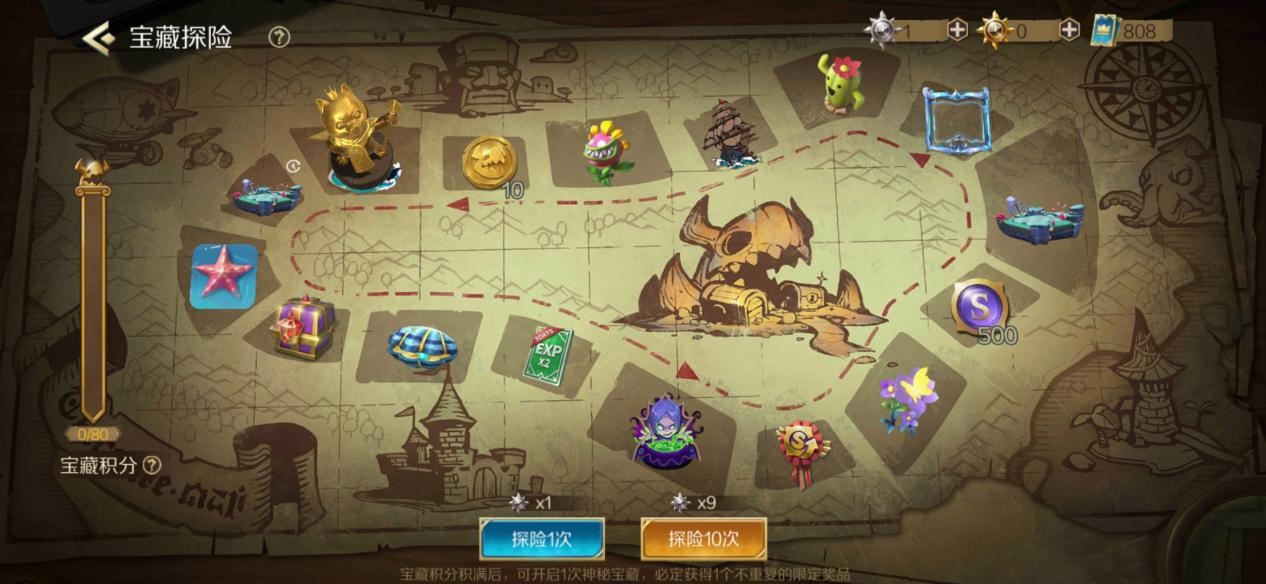Viewport: 1266px width, 584px height.
Task: Open the help icon beside 宝藏探险 title
Action: [279, 38]
